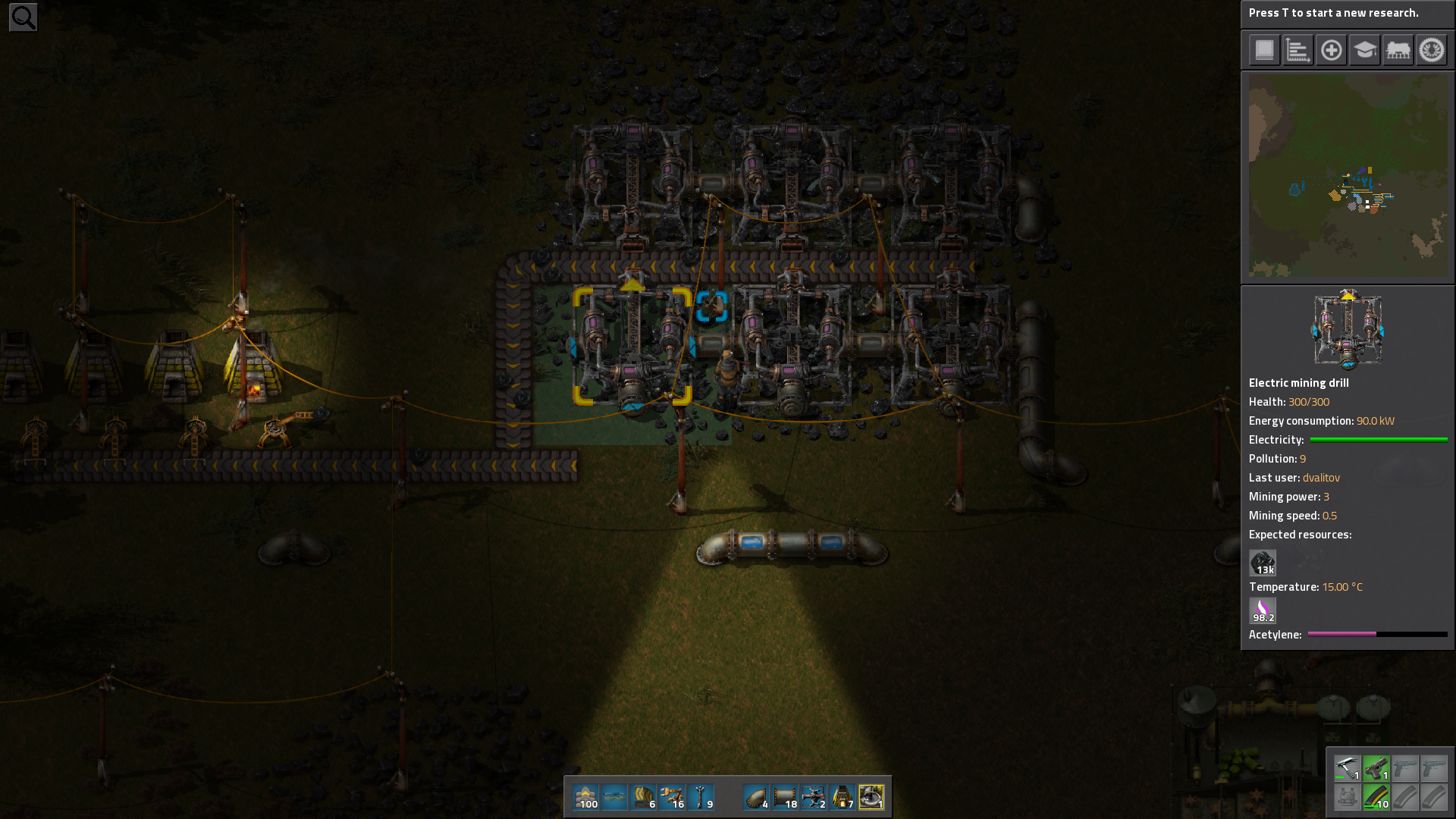Screen dimensions: 1456x819
Task: Click the minimap
Action: pyautogui.click(x=1348, y=175)
